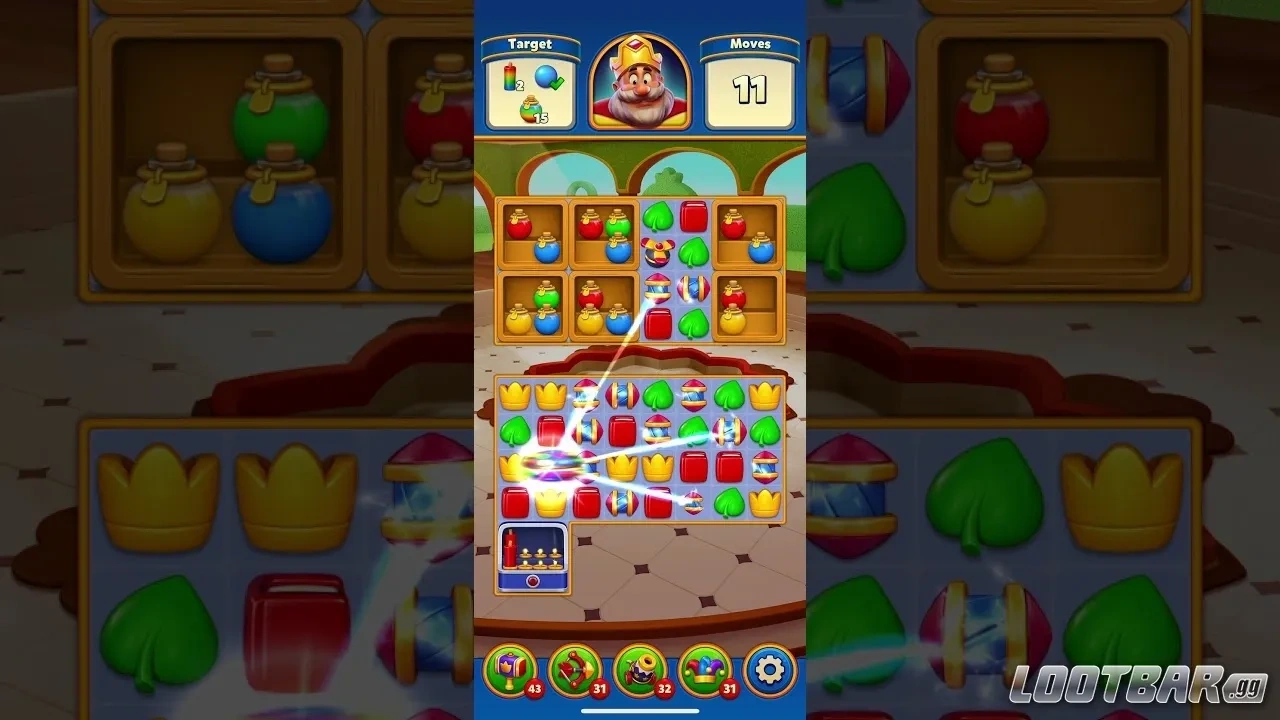Open the Target panel header
The width and height of the screenshot is (1280, 720).
[x=531, y=43]
